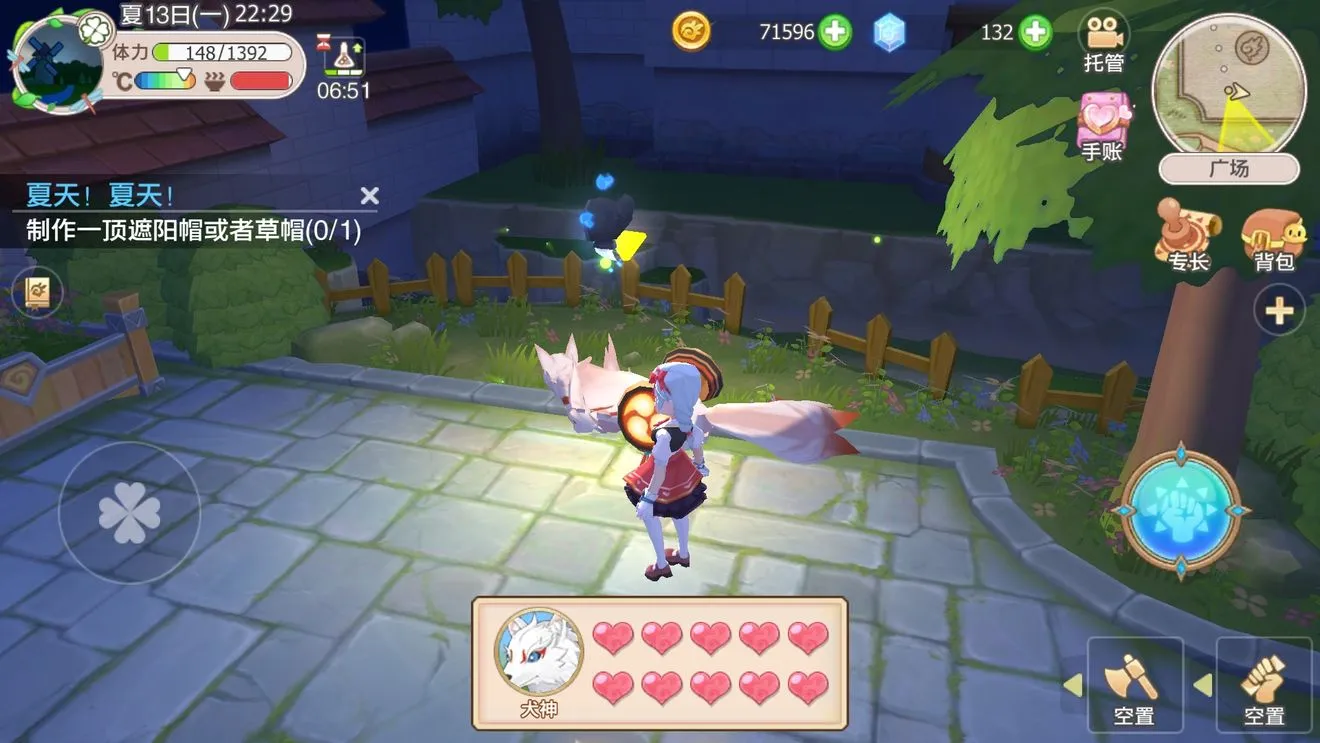Touch the clover virtual joystick
The image size is (1320, 743).
point(129,513)
